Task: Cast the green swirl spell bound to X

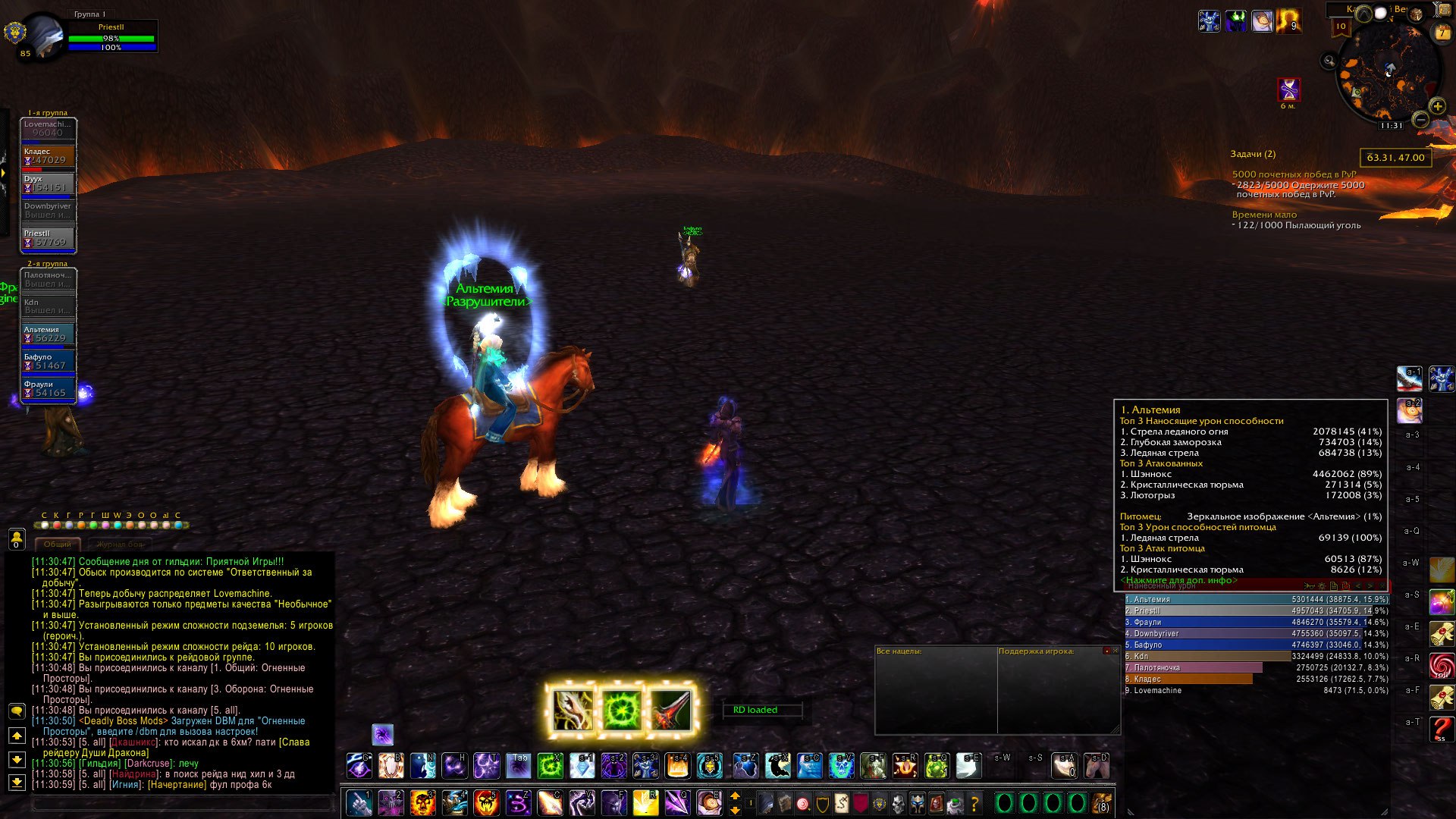Action: (550, 766)
